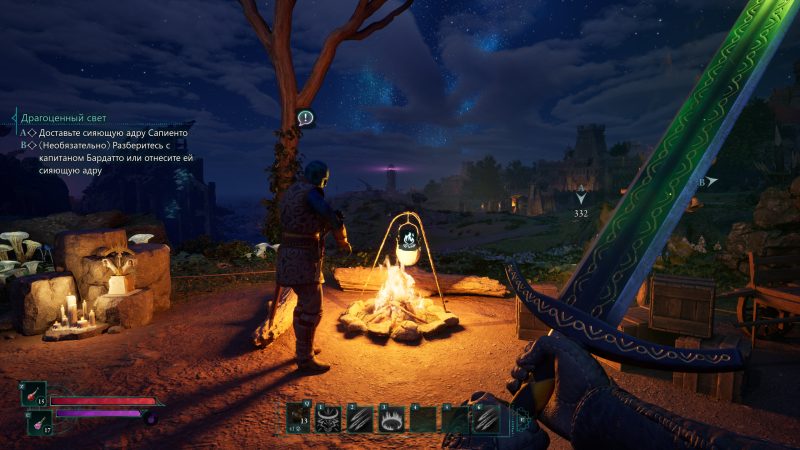Select the Q hotbar item slot
Viewport: 800px width, 450px height.
(x=299, y=419)
